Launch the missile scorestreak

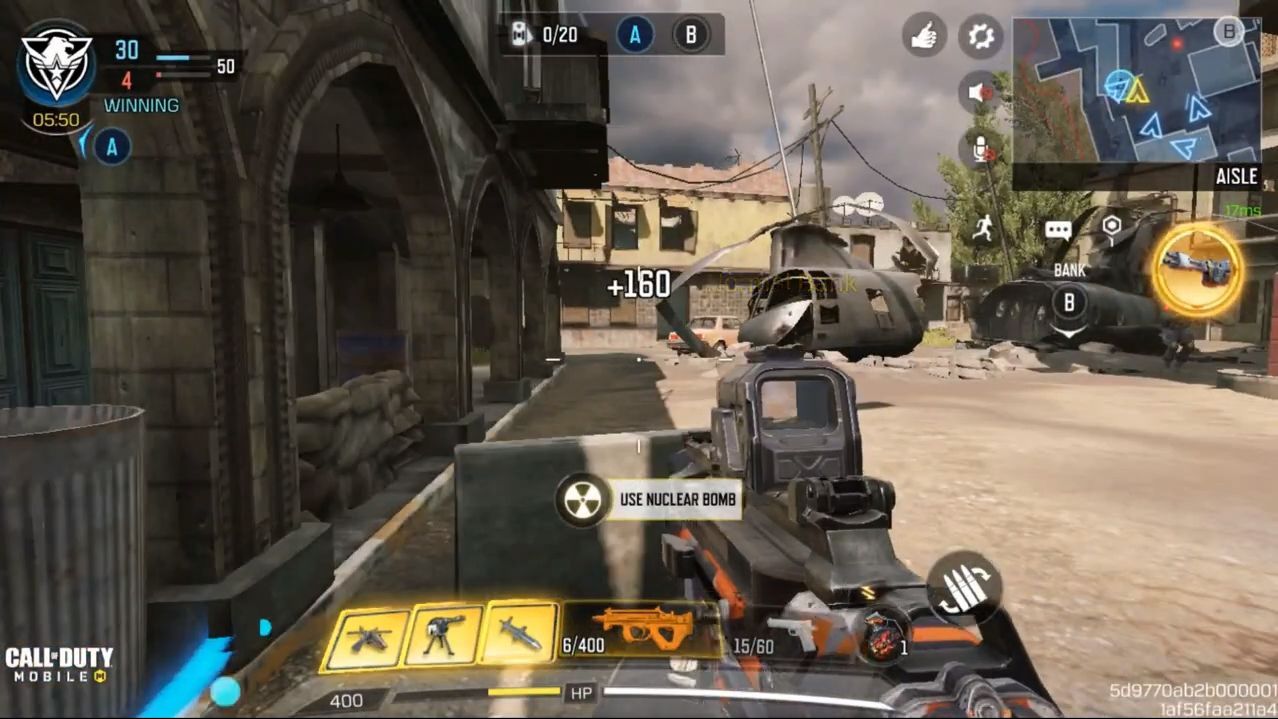coord(519,633)
